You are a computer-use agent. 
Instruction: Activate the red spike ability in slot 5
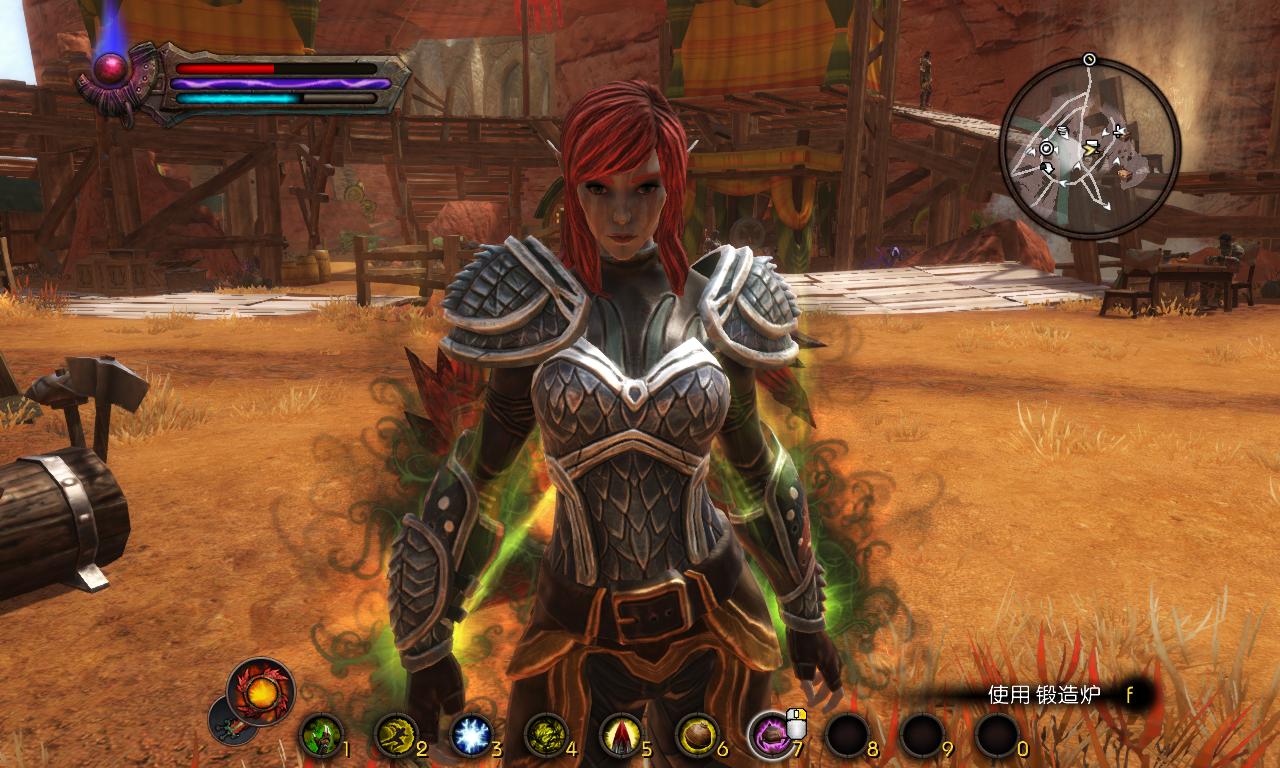coord(621,736)
